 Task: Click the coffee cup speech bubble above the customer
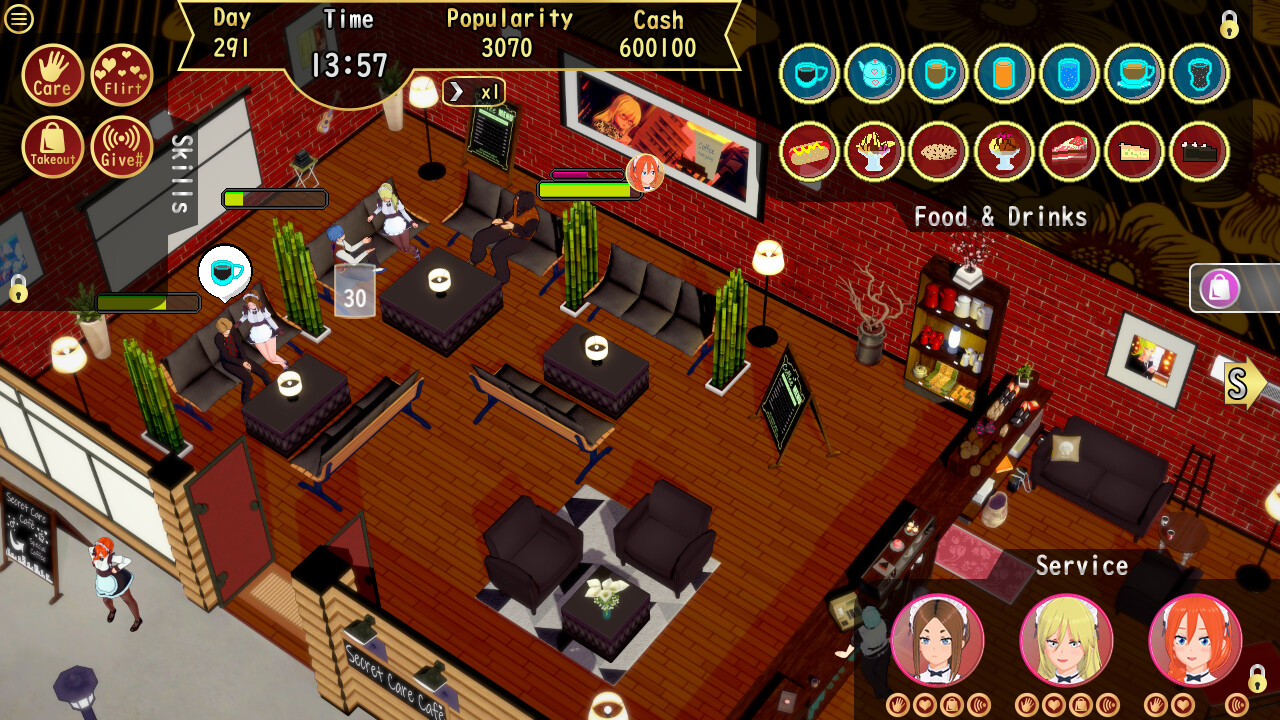point(224,269)
